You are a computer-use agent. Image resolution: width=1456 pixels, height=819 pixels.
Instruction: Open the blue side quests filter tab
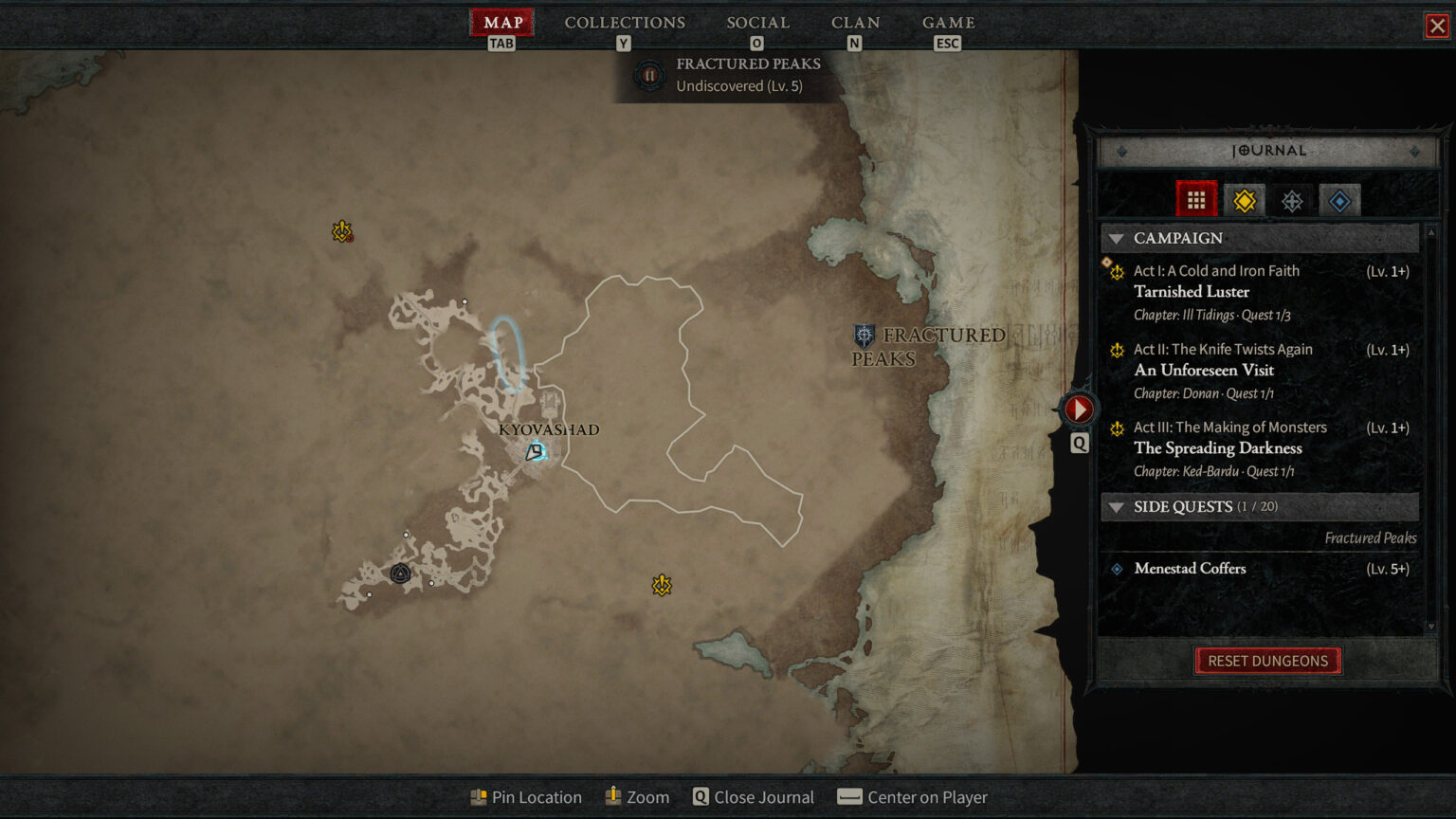[1339, 199]
